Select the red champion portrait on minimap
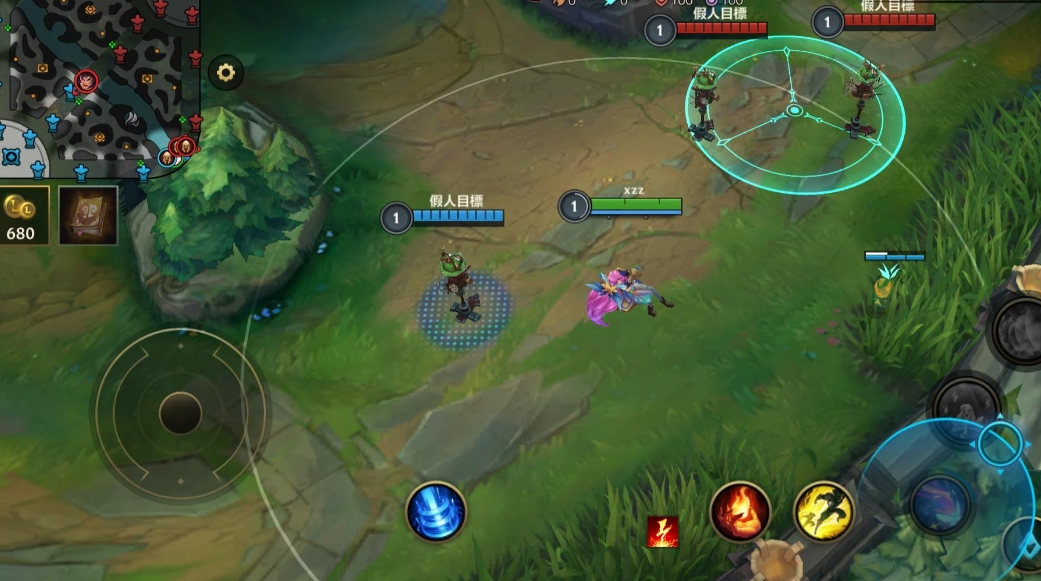 tap(87, 81)
